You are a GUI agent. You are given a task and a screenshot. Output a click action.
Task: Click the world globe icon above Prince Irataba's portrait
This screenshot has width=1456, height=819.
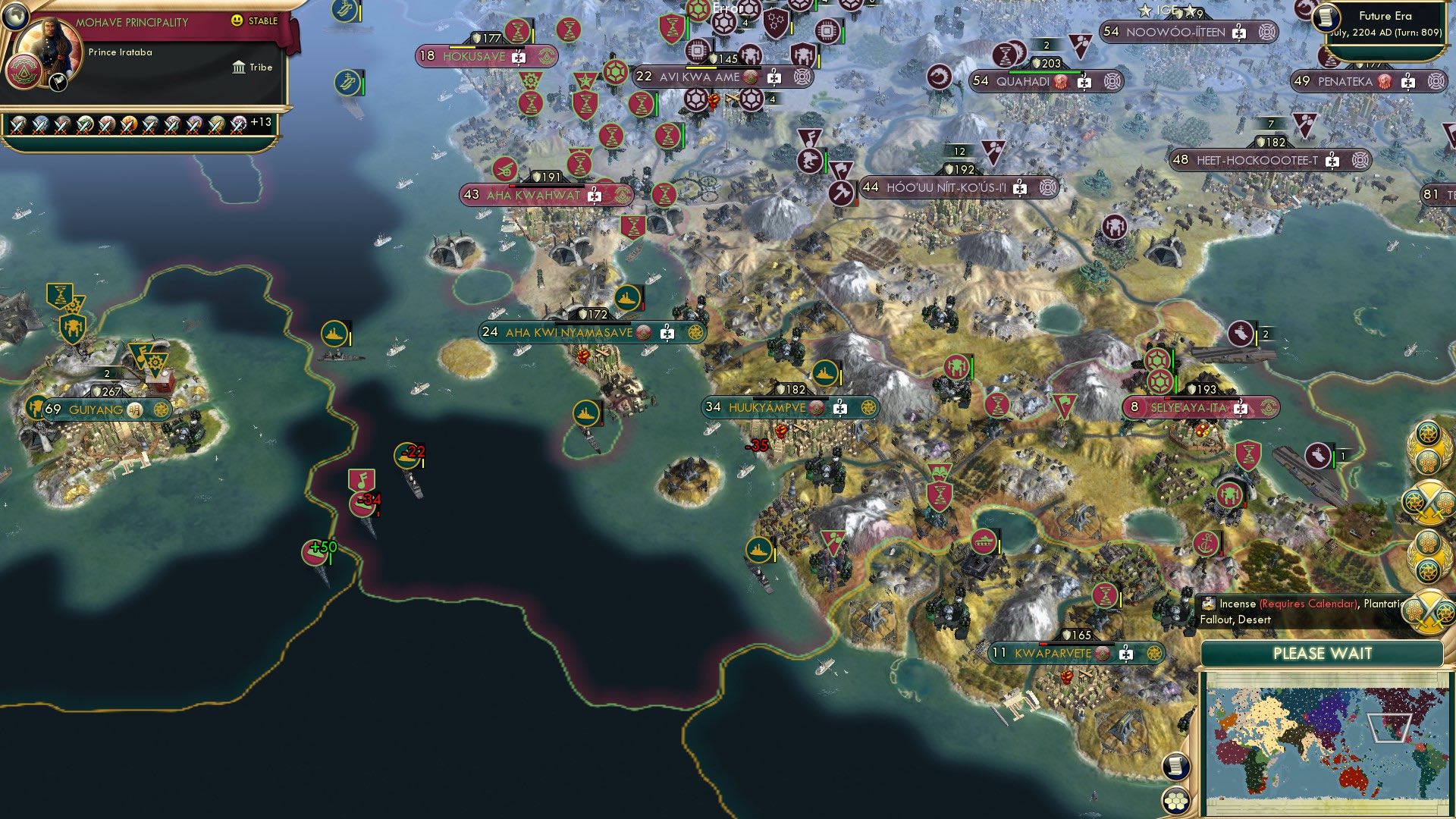coord(15,15)
